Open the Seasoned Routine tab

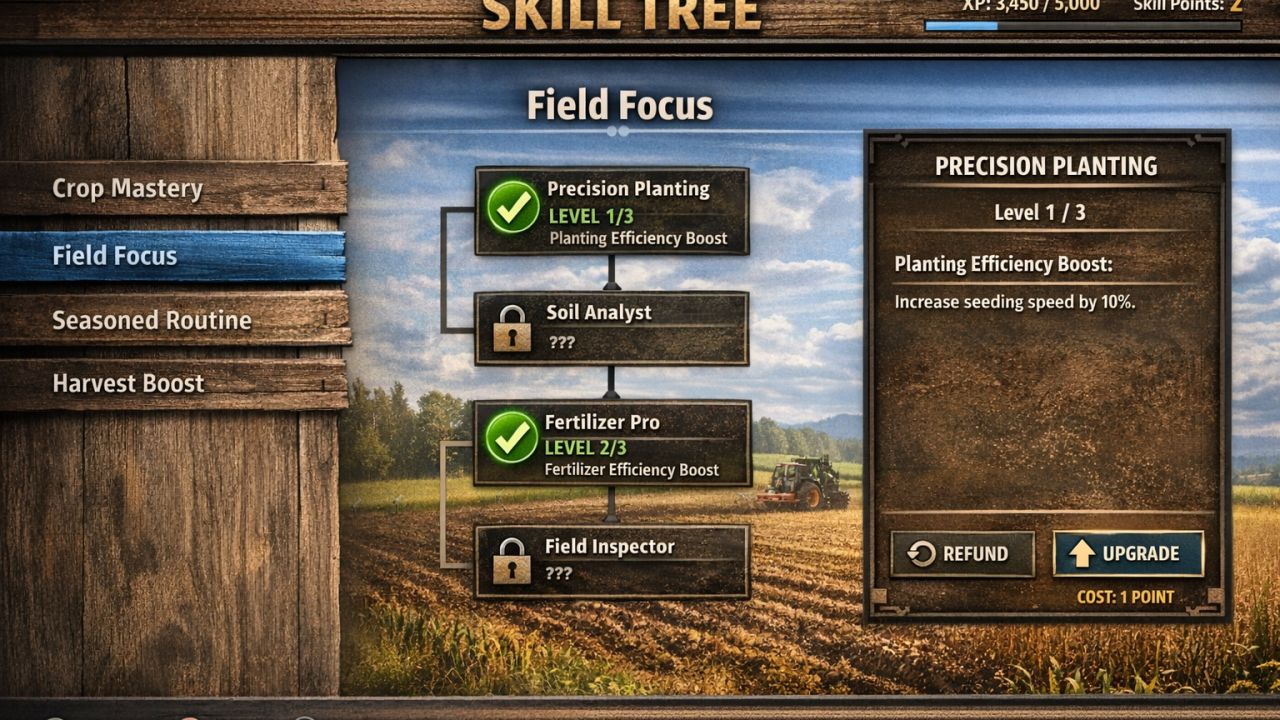[x=151, y=322]
